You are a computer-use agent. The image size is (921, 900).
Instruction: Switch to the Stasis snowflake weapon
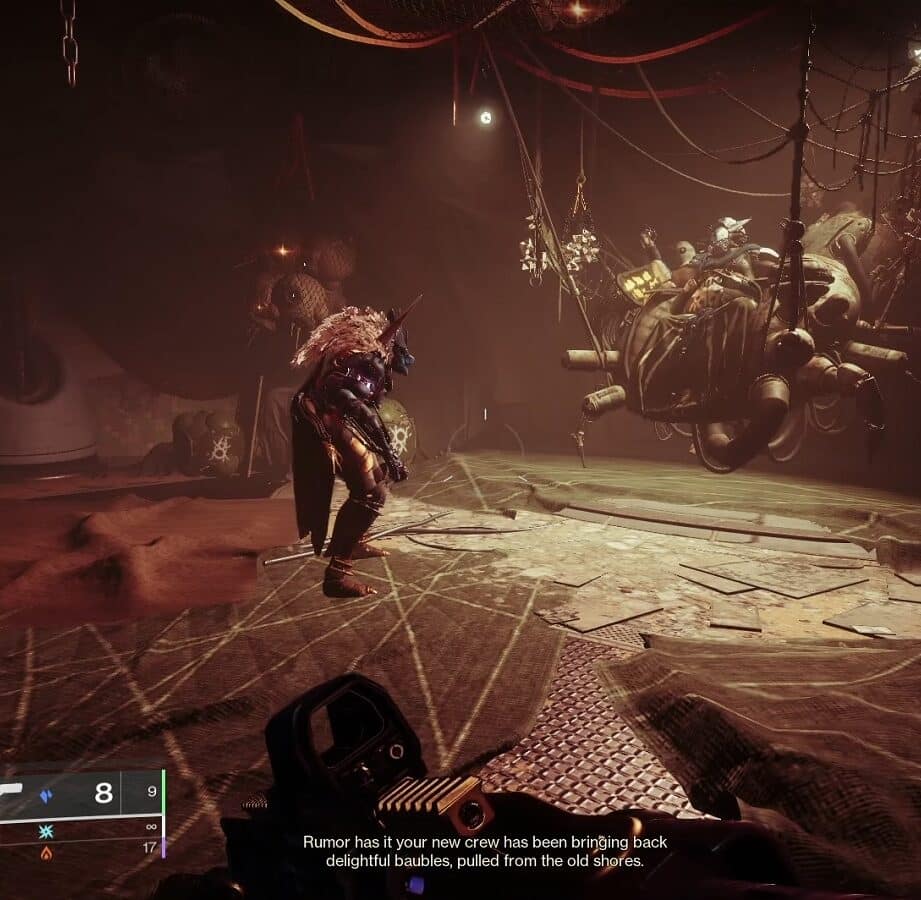[x=46, y=831]
